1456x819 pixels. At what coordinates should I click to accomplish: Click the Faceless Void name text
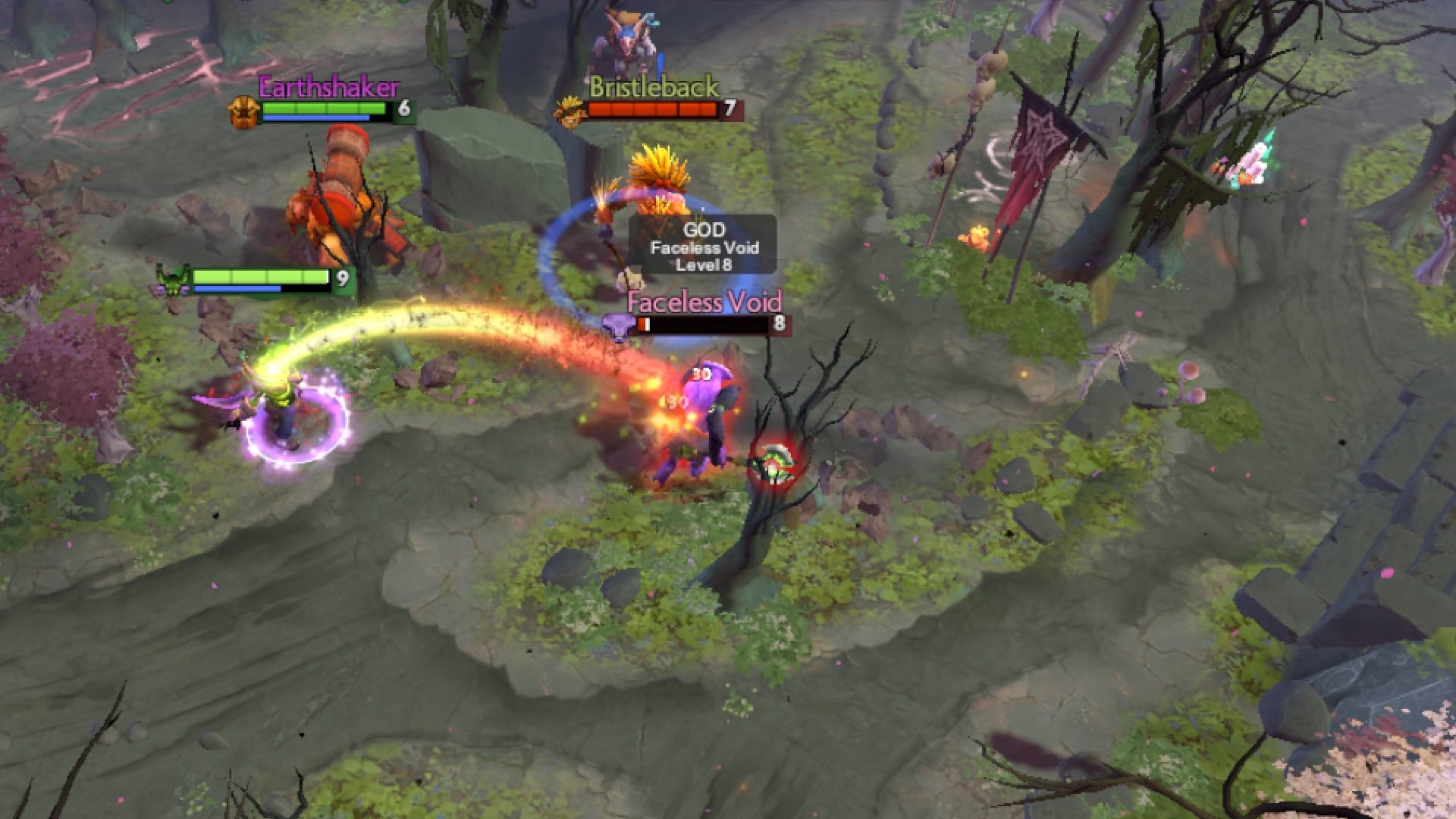tap(705, 303)
